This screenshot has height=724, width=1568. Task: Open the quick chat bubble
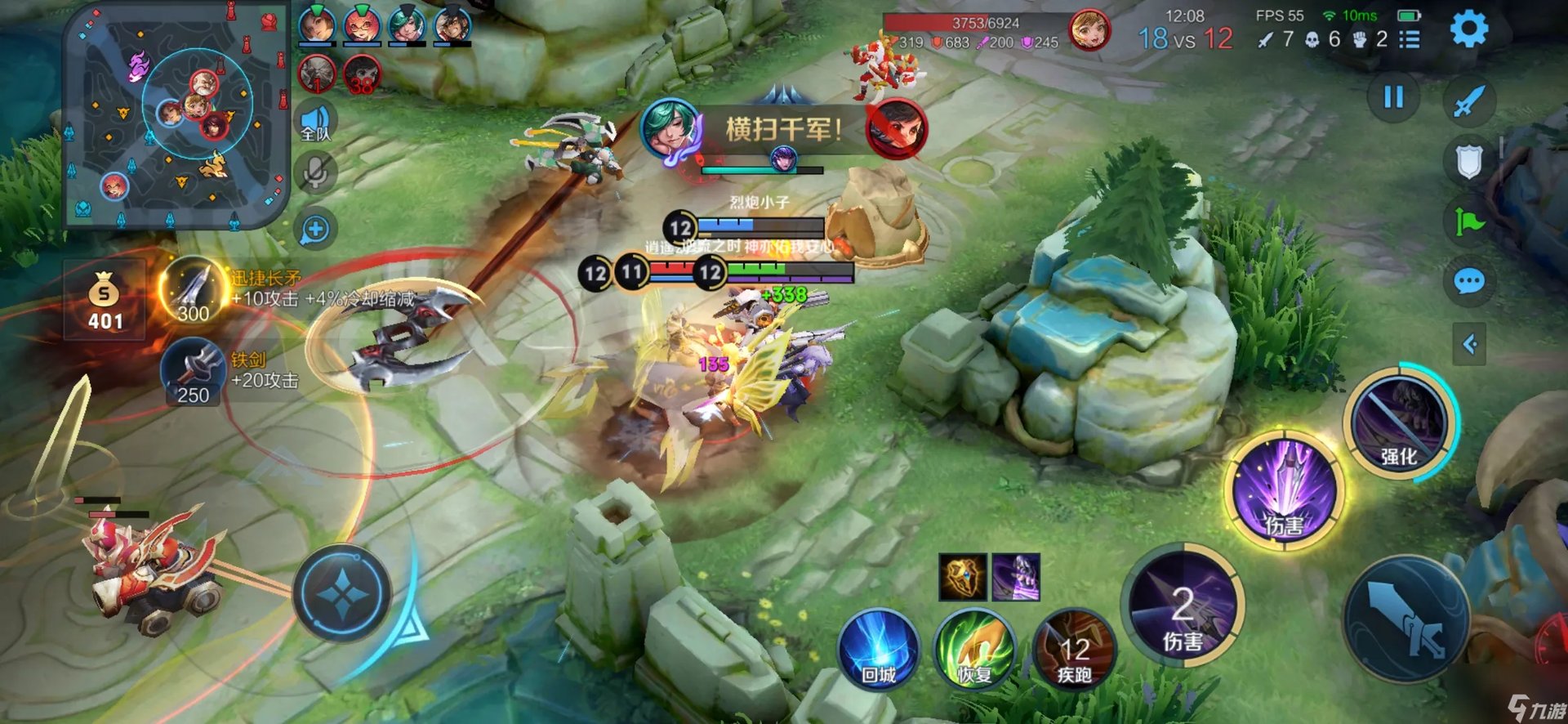(1468, 282)
